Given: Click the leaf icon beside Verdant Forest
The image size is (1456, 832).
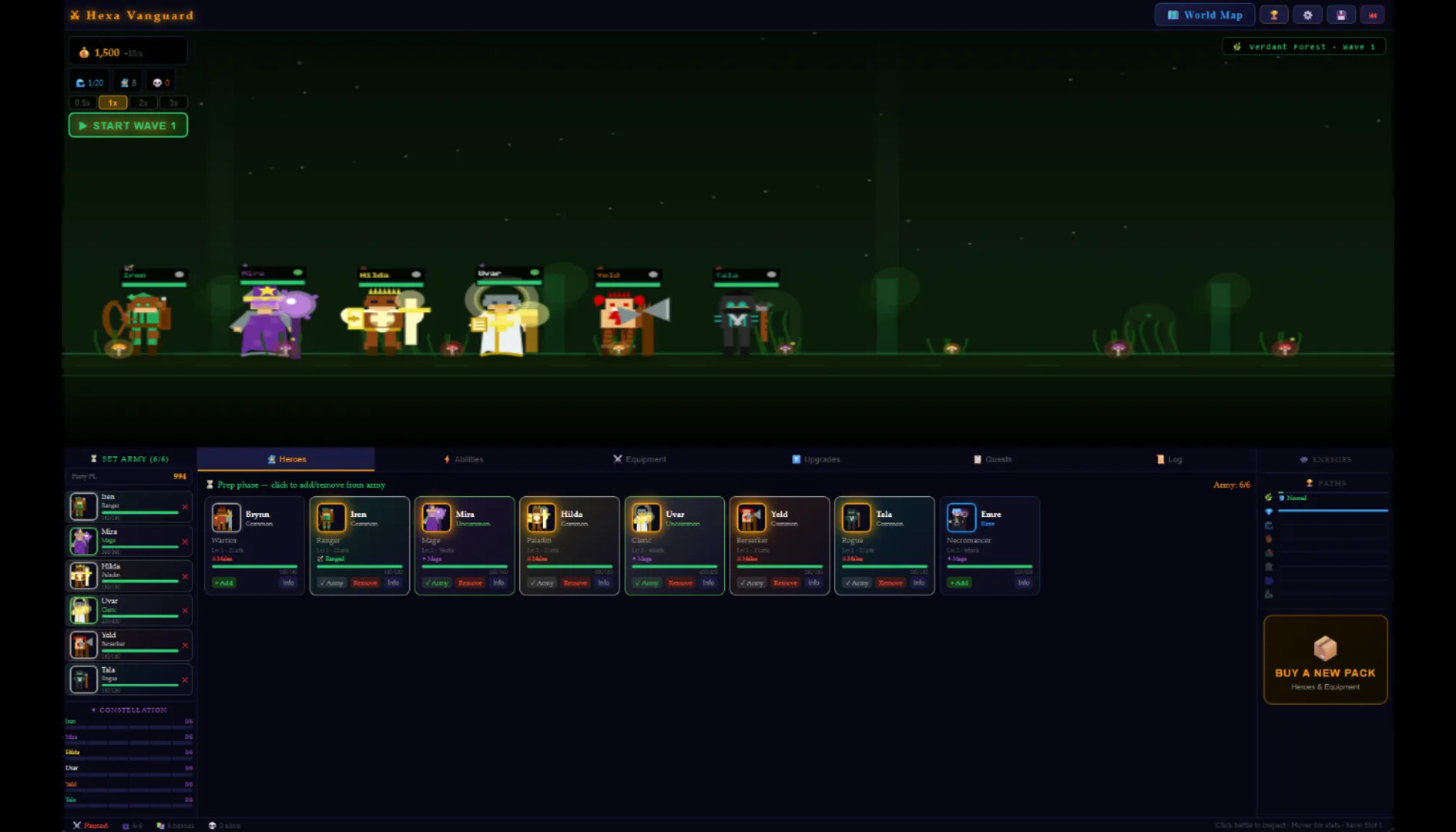Looking at the screenshot, I should [x=1239, y=46].
